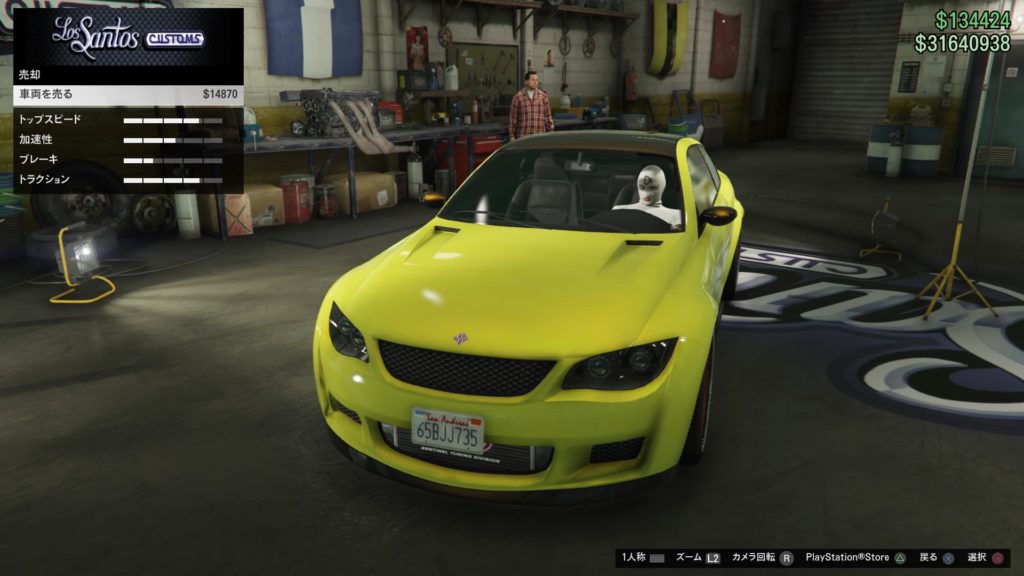The width and height of the screenshot is (1024, 576).
Task: Select the 車両を売る sell vehicle entry
Action: tap(127, 94)
